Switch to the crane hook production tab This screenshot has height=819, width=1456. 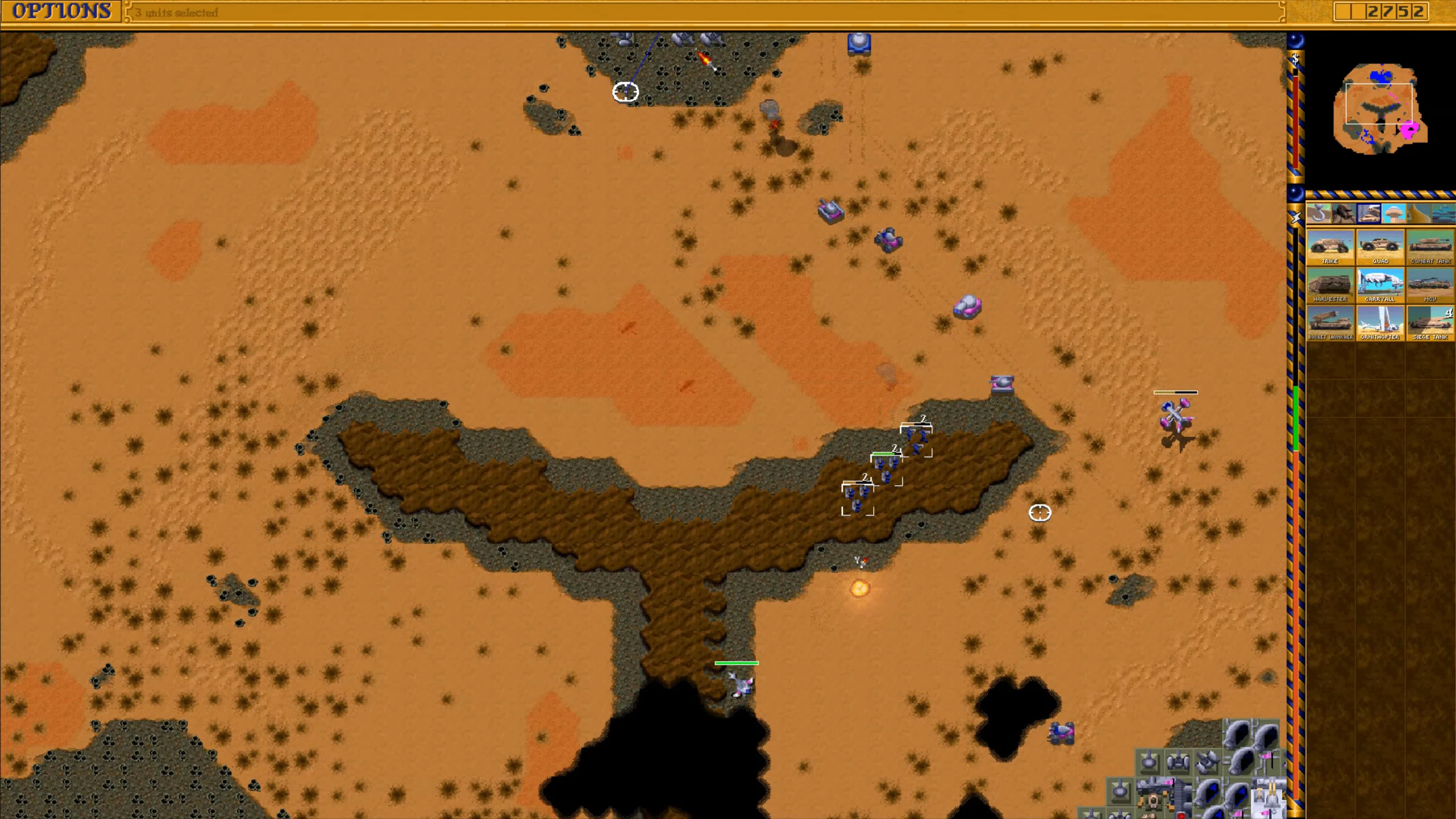point(1318,214)
